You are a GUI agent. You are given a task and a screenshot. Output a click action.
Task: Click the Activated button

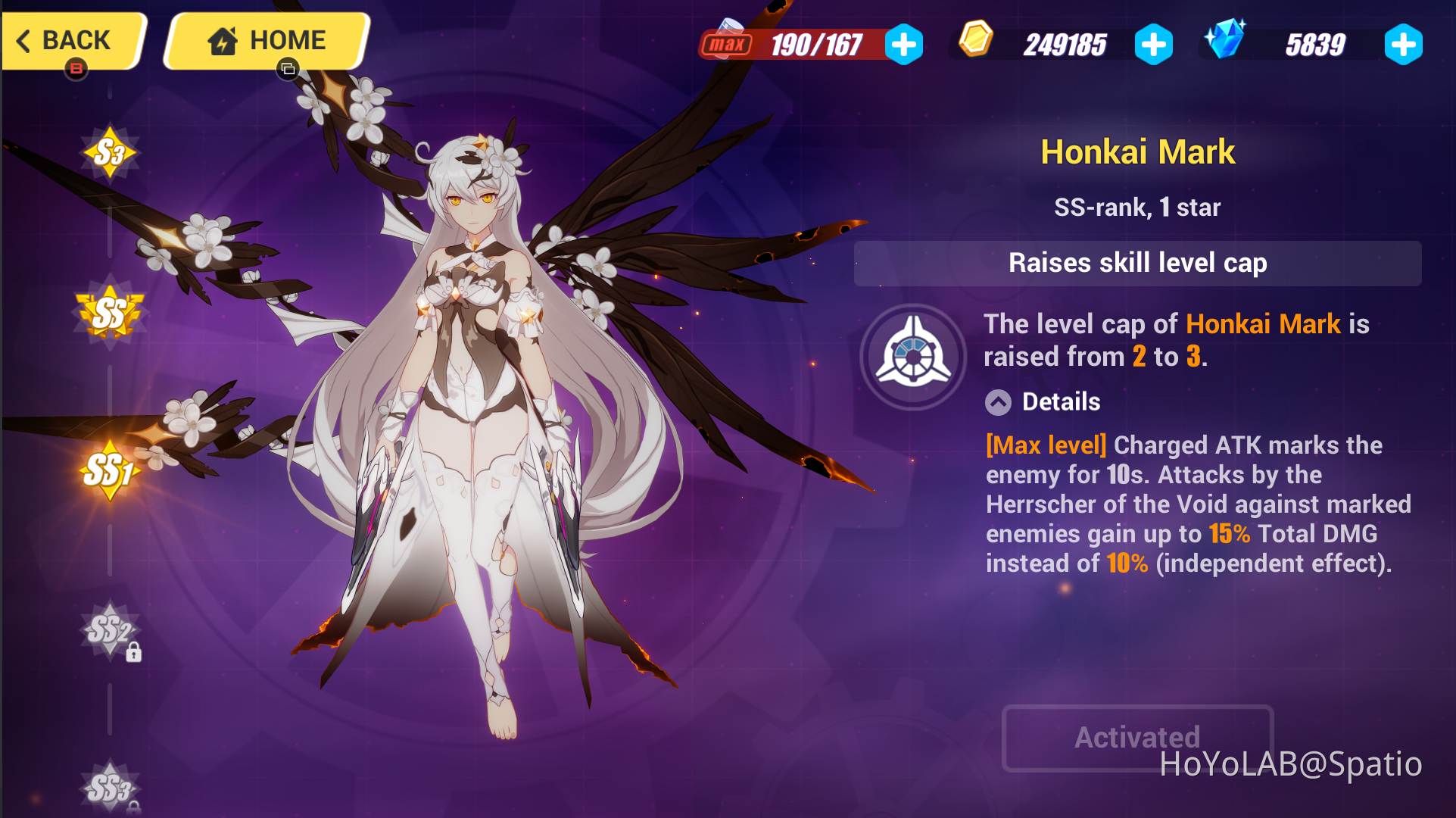click(x=1136, y=738)
